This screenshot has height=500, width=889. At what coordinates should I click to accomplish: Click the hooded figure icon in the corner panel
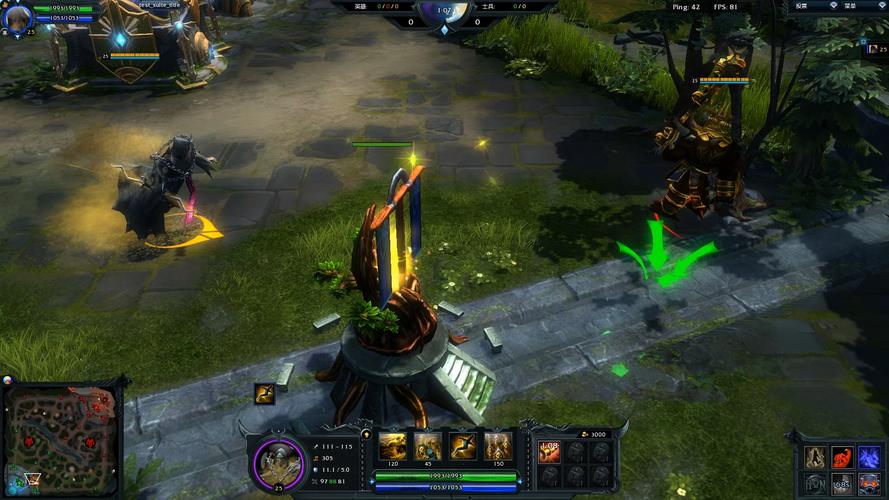[816, 456]
